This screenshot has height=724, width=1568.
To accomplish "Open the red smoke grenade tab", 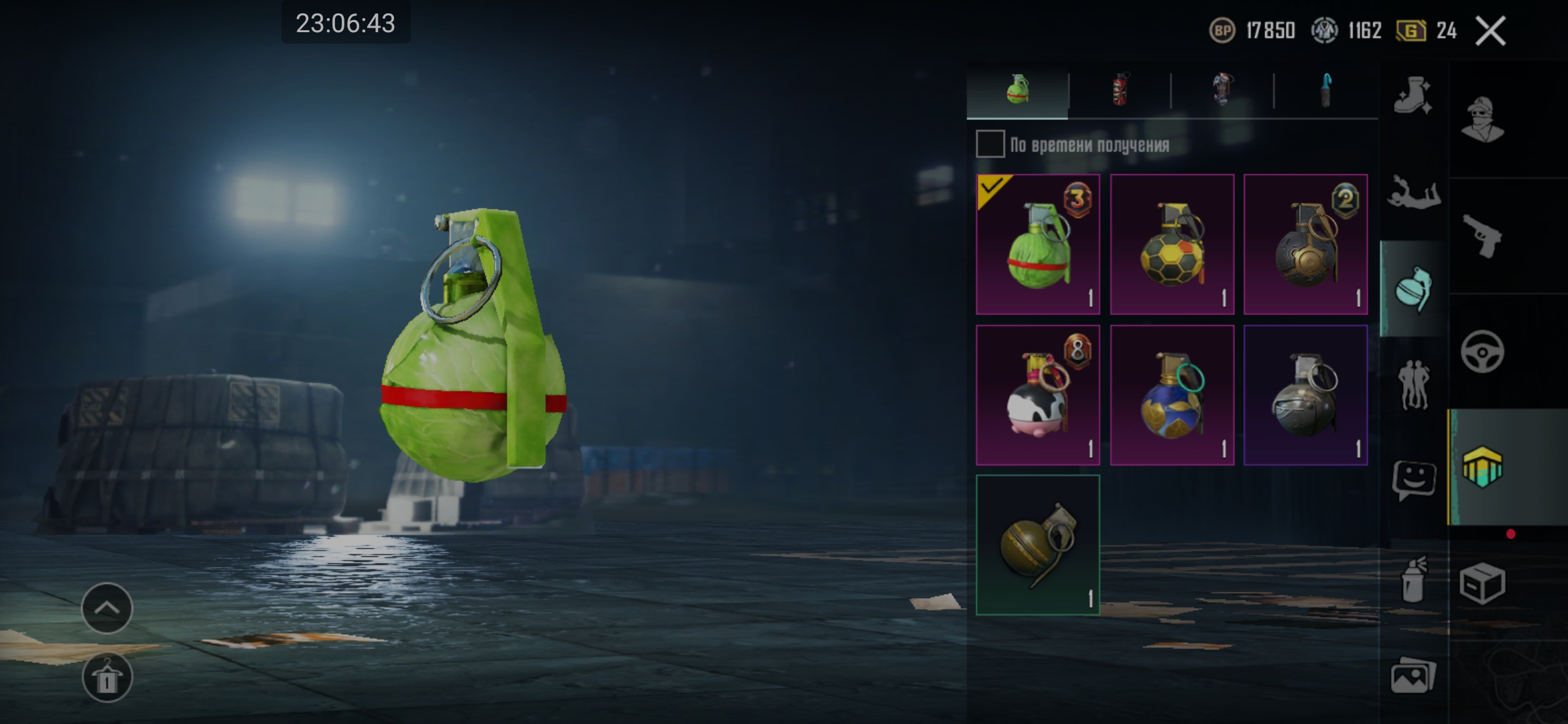I will (x=1120, y=90).
